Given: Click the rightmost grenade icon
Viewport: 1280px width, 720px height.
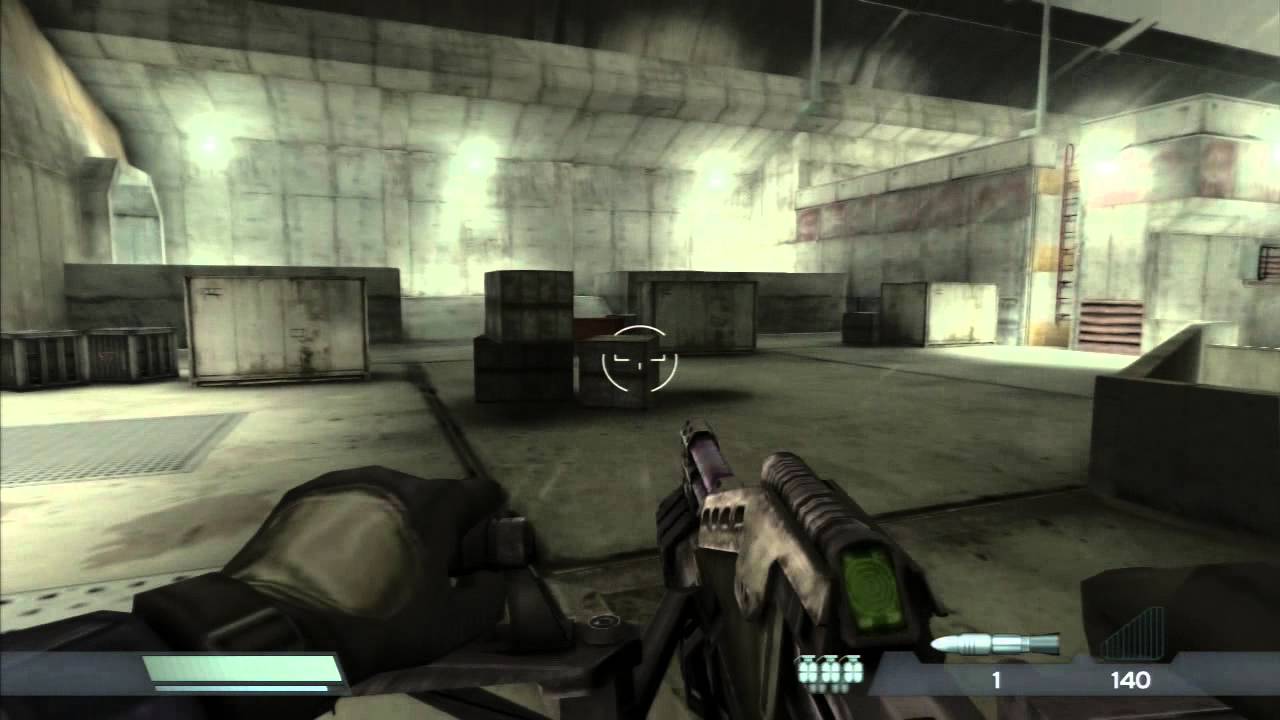Looking at the screenshot, I should pyautogui.click(x=852, y=672).
